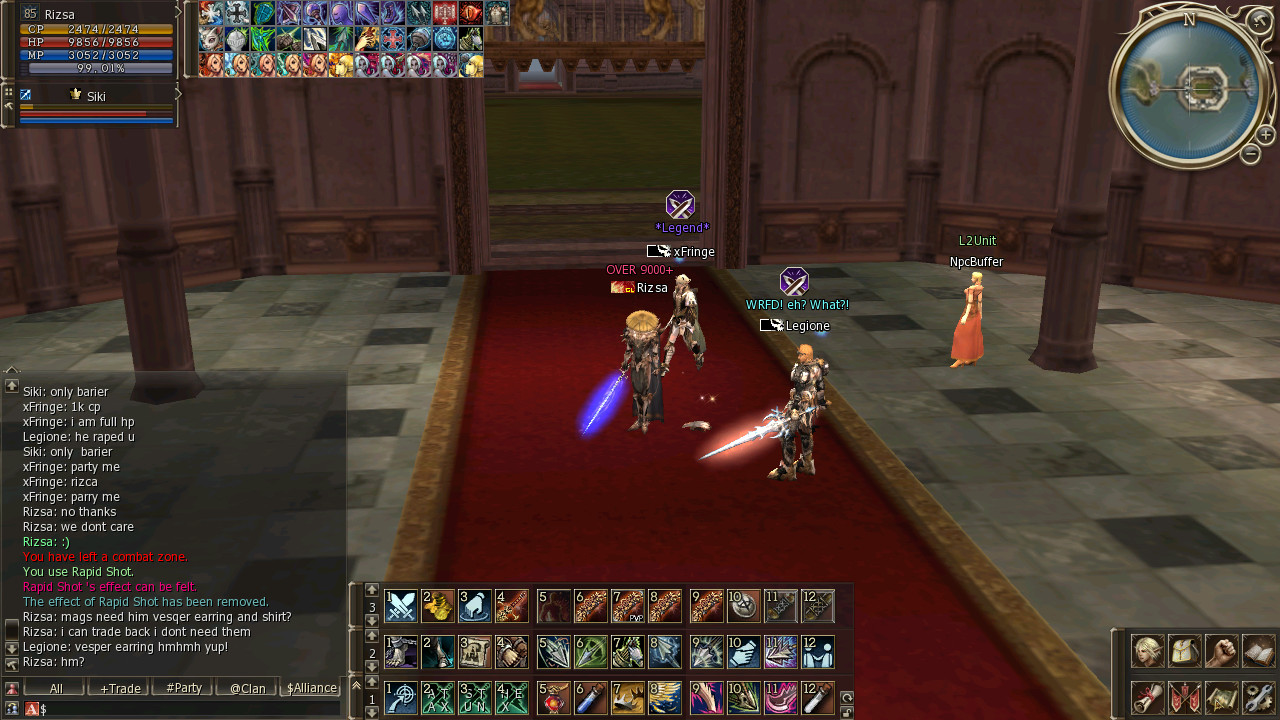This screenshot has height=720, width=1280.
Task: Focus the chat message input field
Action: pyautogui.click(x=190, y=709)
